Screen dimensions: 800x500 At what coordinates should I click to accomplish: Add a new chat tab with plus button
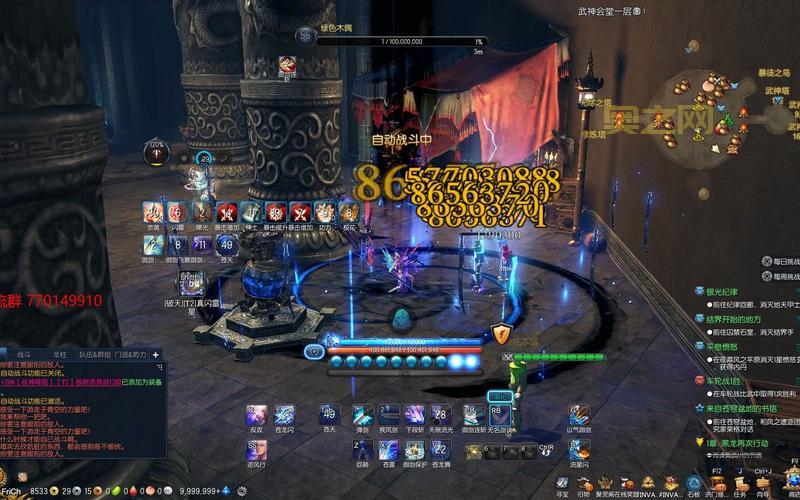tap(155, 355)
